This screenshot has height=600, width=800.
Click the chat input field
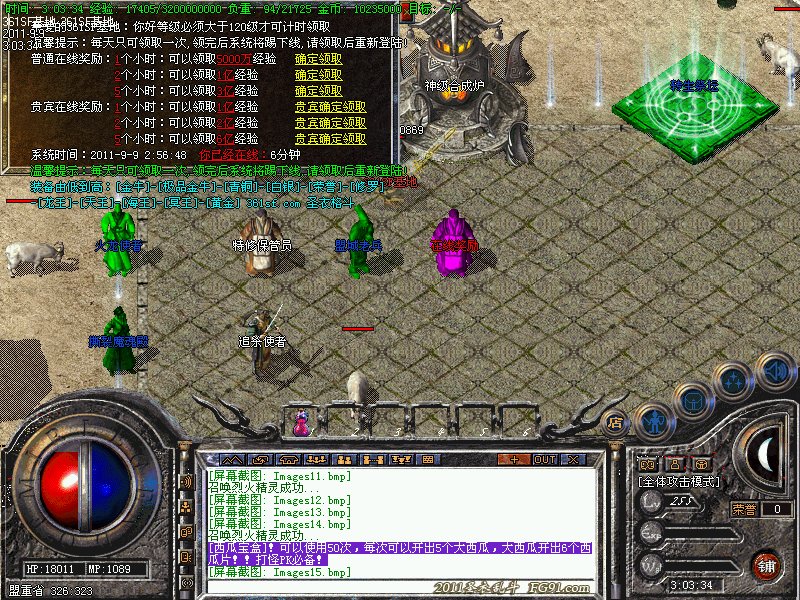pyautogui.click(x=400, y=584)
